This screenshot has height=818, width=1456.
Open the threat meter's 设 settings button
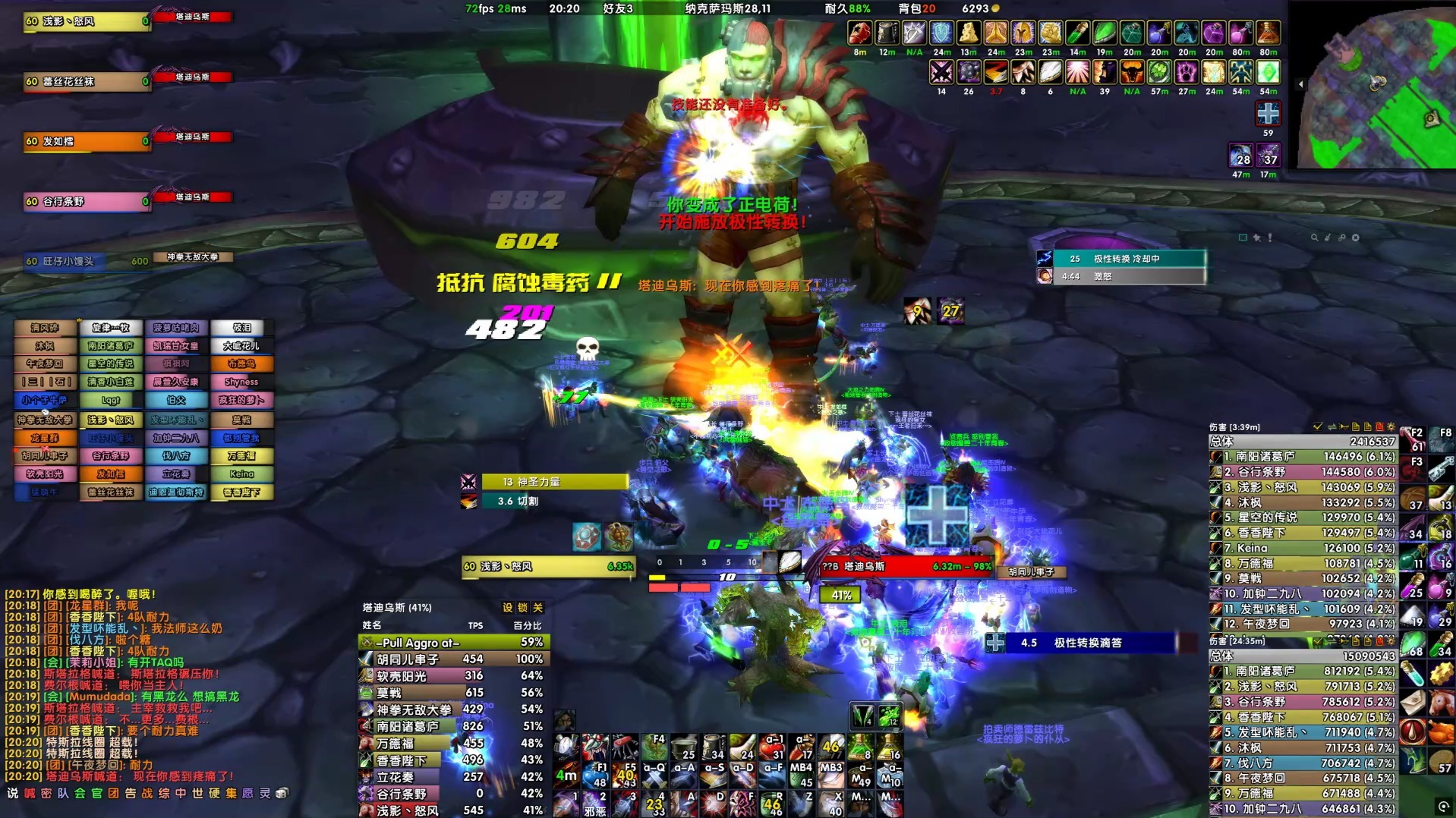(507, 608)
